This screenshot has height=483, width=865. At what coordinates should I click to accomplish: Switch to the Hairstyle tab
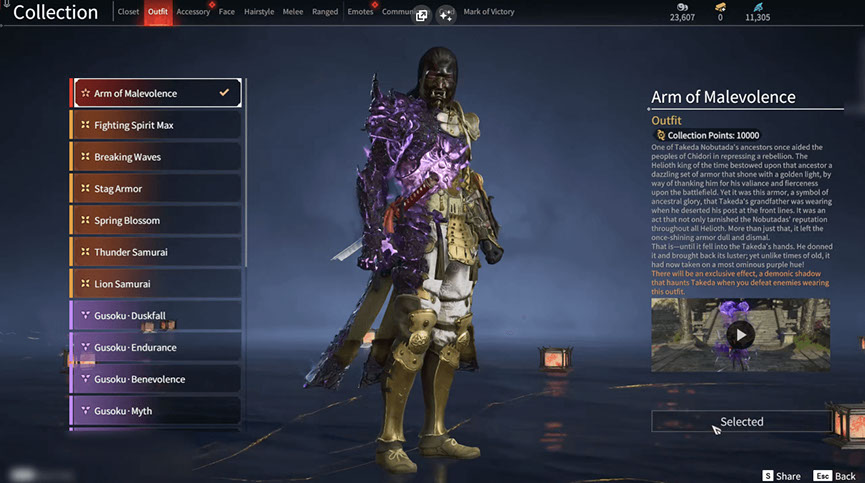[258, 12]
